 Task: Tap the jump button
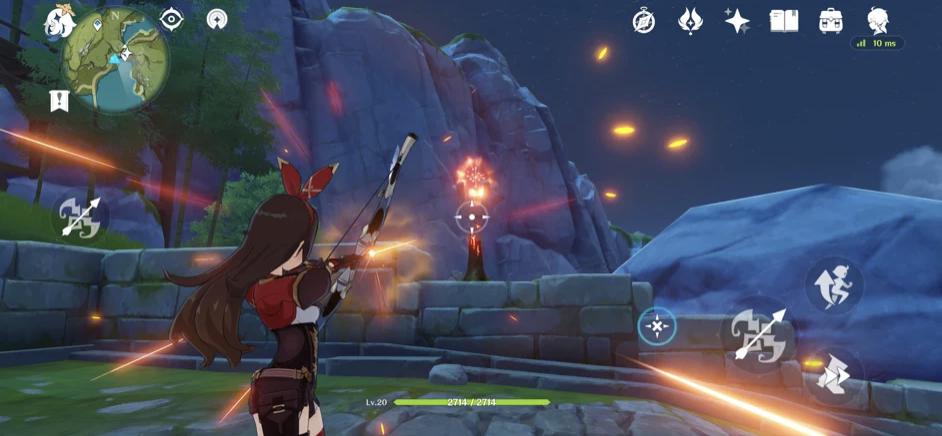[x=834, y=285]
